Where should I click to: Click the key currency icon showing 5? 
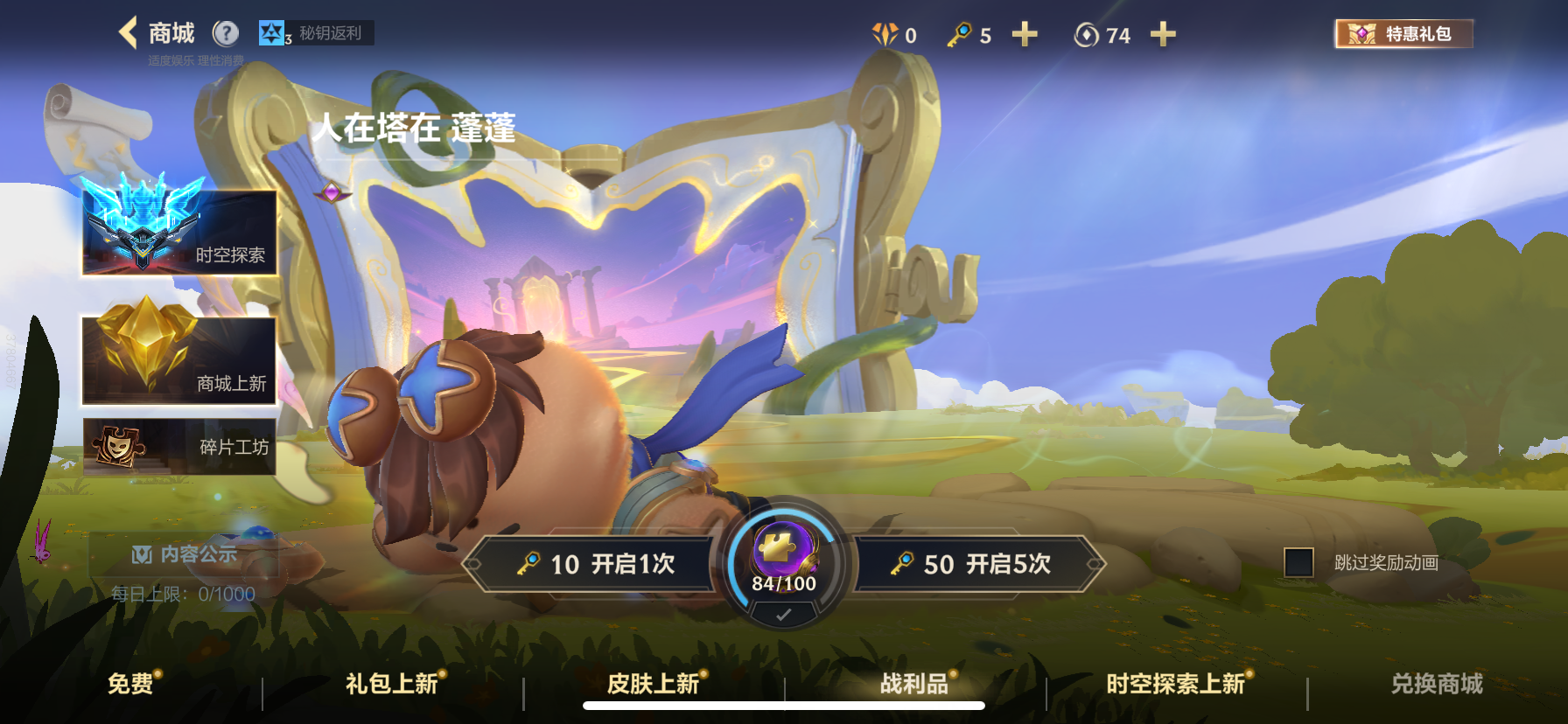pyautogui.click(x=958, y=35)
